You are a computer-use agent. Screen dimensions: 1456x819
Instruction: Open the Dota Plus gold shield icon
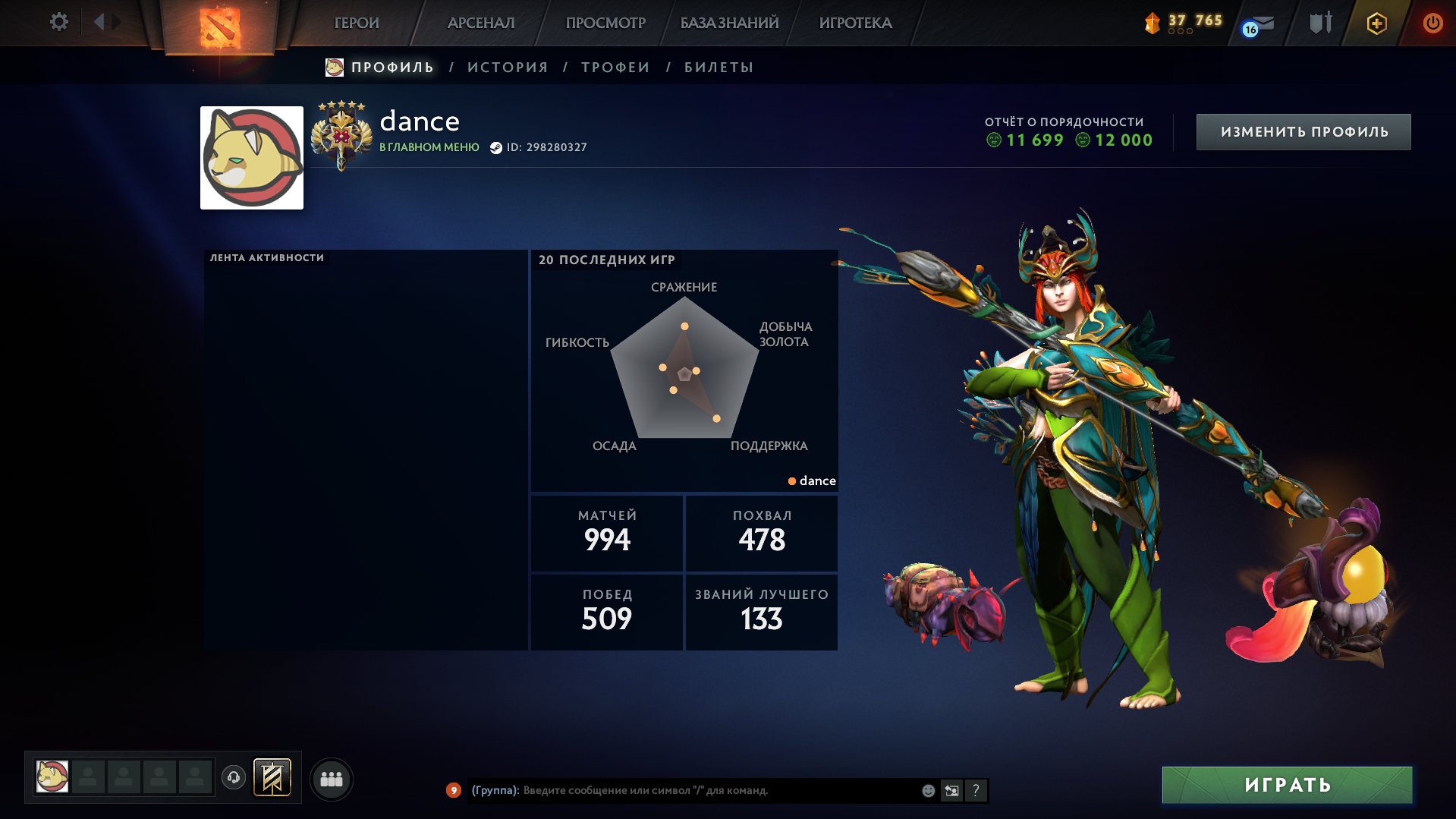point(1376,24)
